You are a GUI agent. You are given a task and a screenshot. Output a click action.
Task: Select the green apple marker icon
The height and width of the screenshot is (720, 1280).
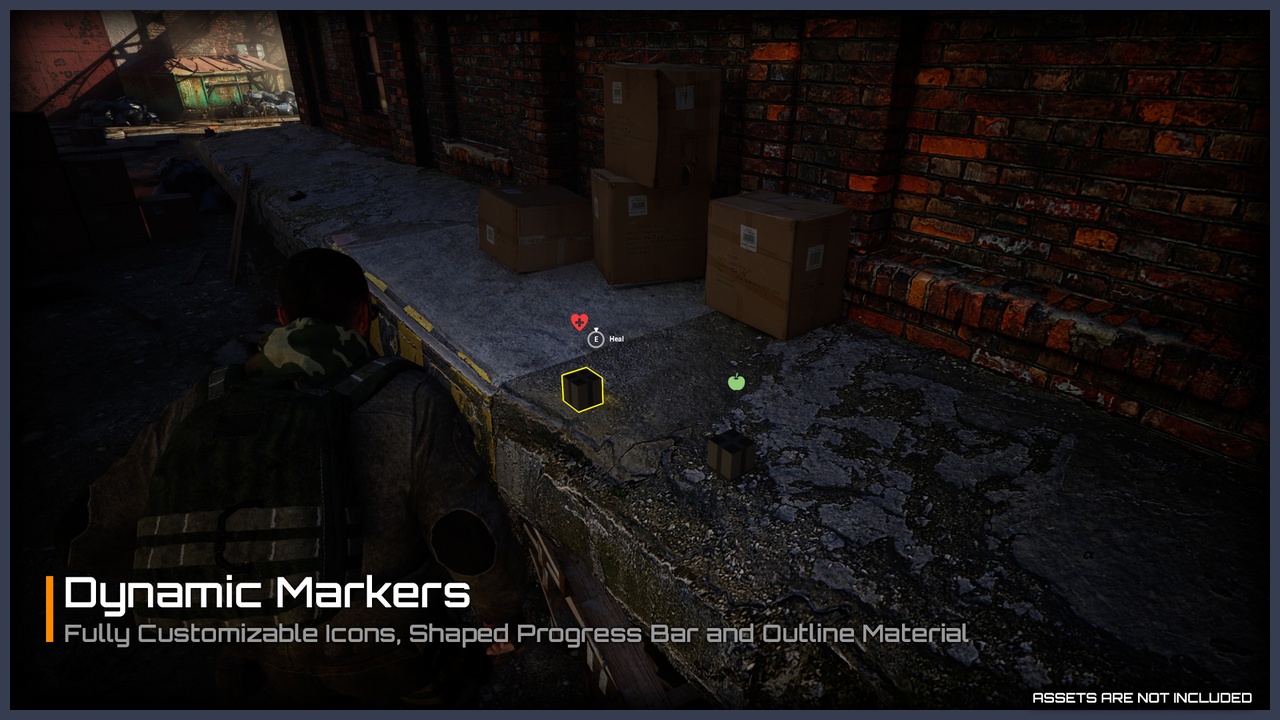point(737,381)
